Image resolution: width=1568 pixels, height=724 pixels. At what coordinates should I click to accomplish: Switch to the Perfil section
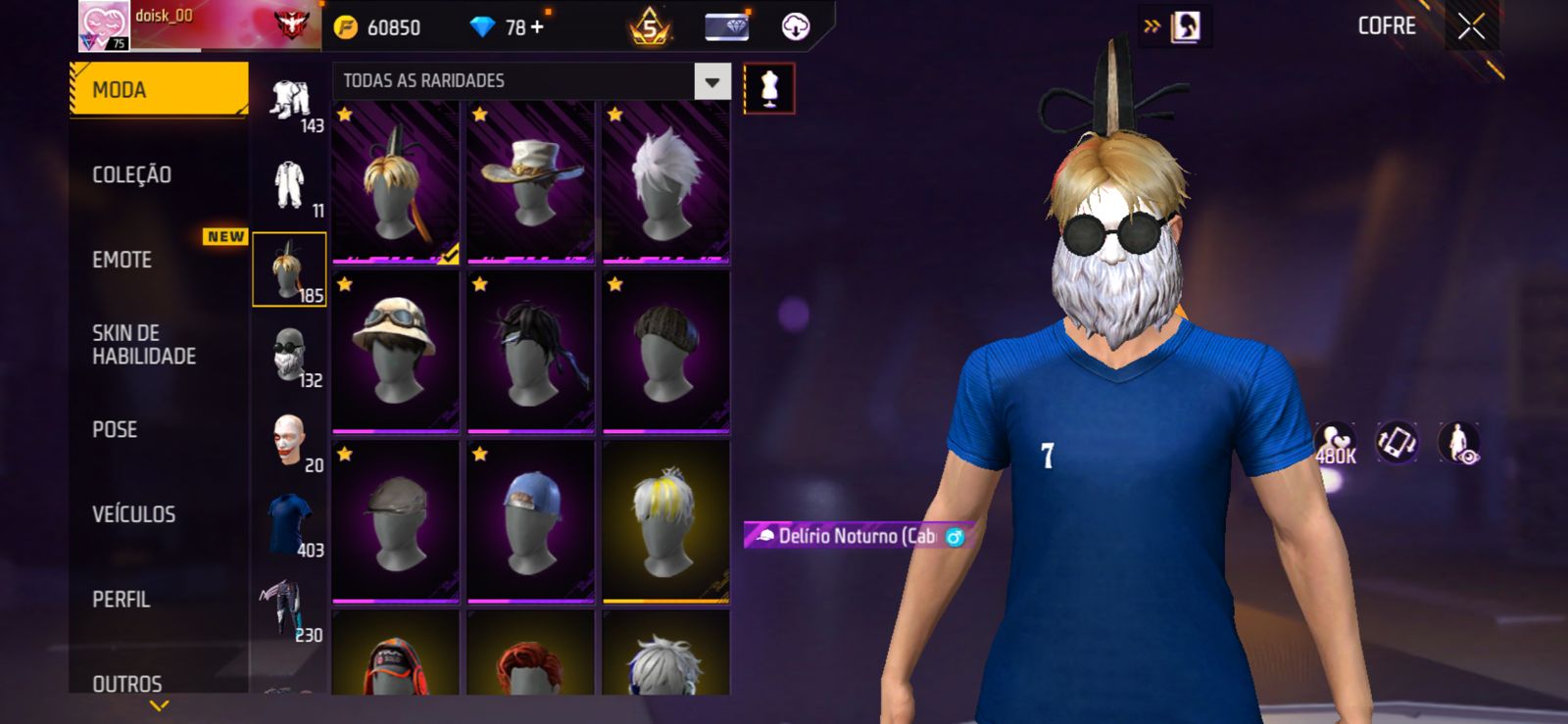[x=122, y=600]
